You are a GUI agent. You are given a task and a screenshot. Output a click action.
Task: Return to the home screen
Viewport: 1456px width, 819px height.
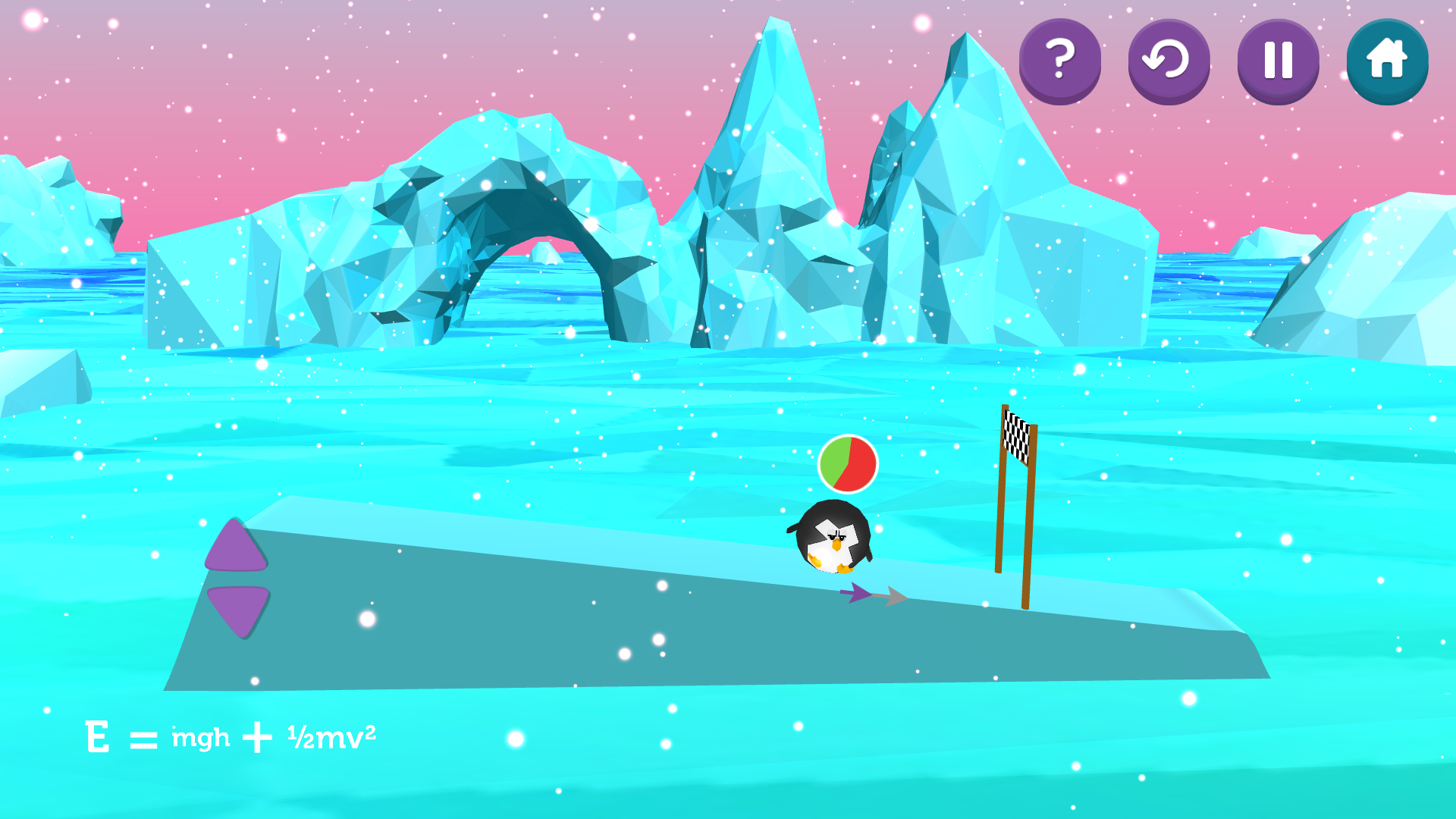(x=1387, y=61)
